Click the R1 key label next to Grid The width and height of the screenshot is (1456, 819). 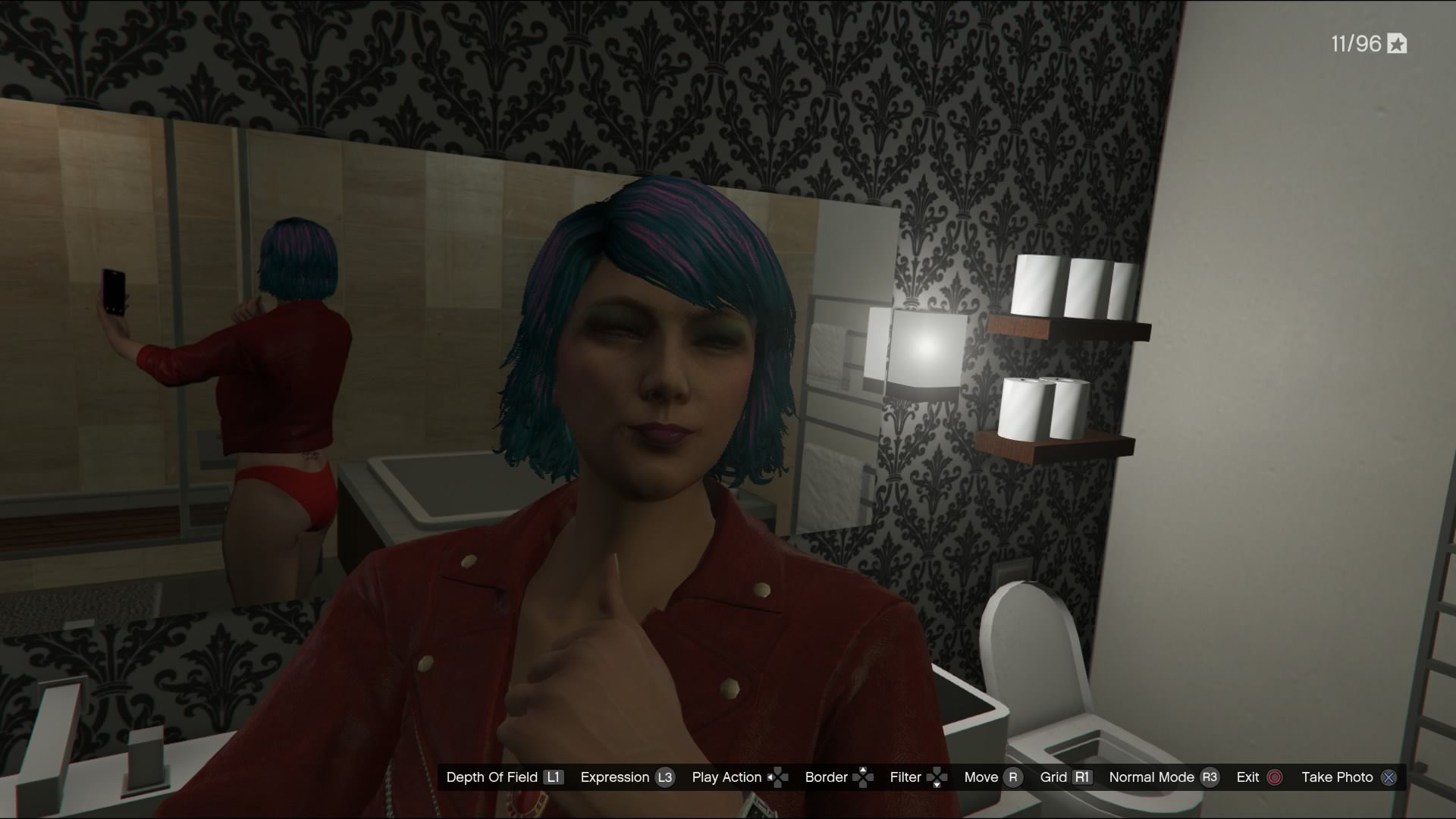tap(1082, 777)
